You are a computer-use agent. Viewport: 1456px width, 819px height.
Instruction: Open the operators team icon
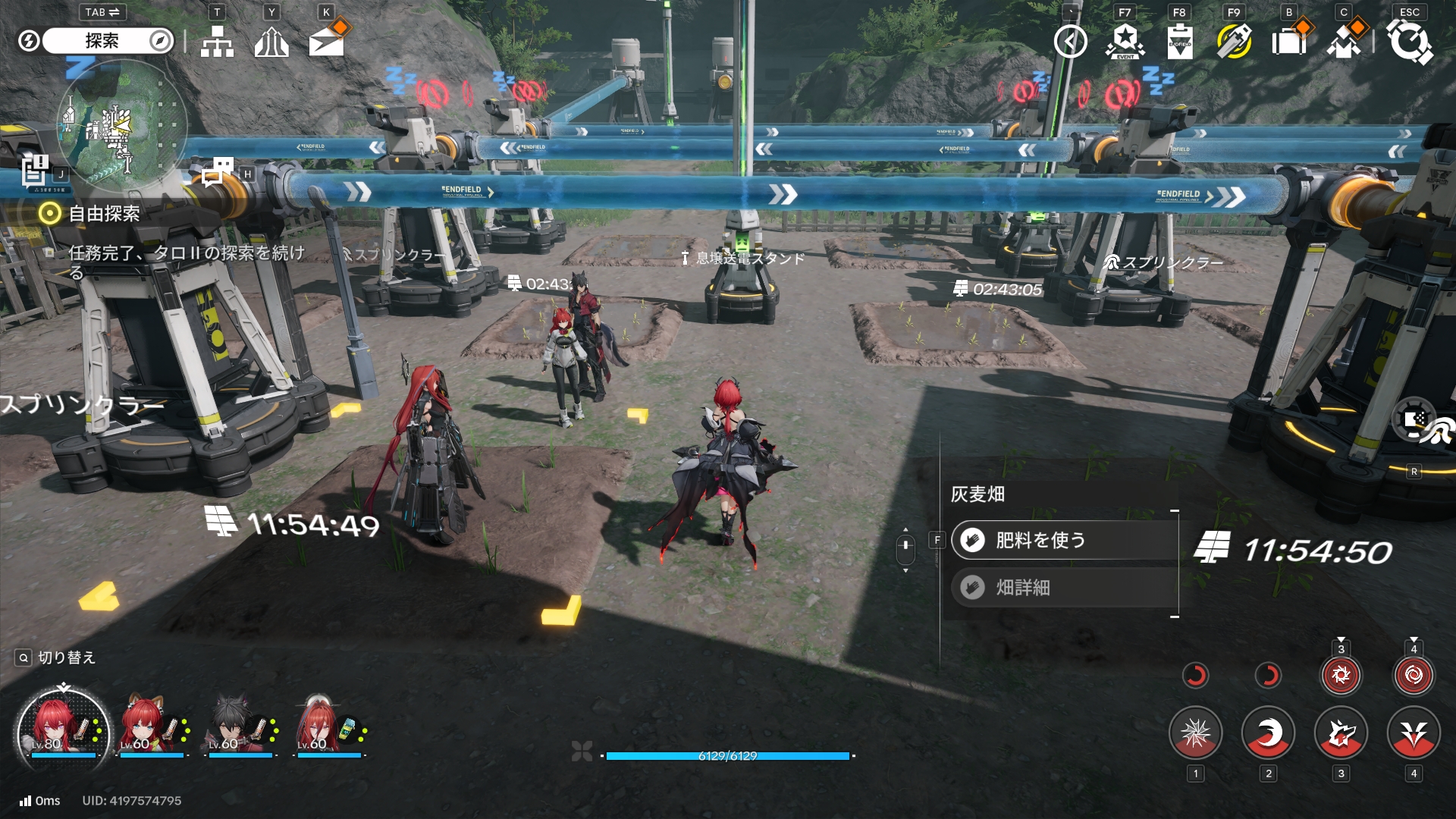click(x=1343, y=42)
